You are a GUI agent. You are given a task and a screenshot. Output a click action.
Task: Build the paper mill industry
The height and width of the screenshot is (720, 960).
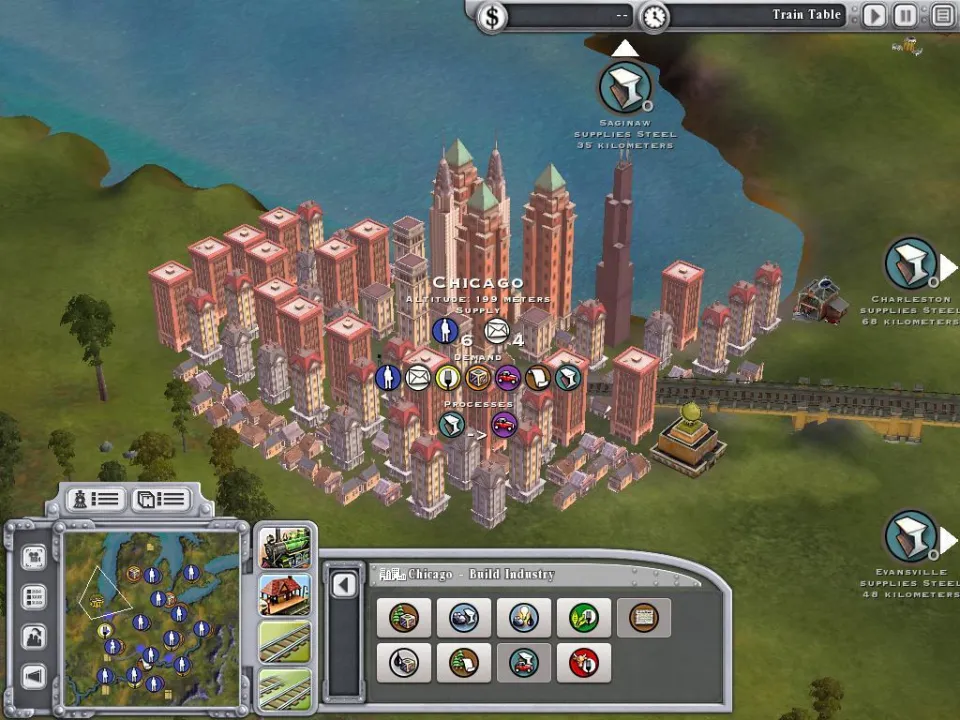(464, 662)
